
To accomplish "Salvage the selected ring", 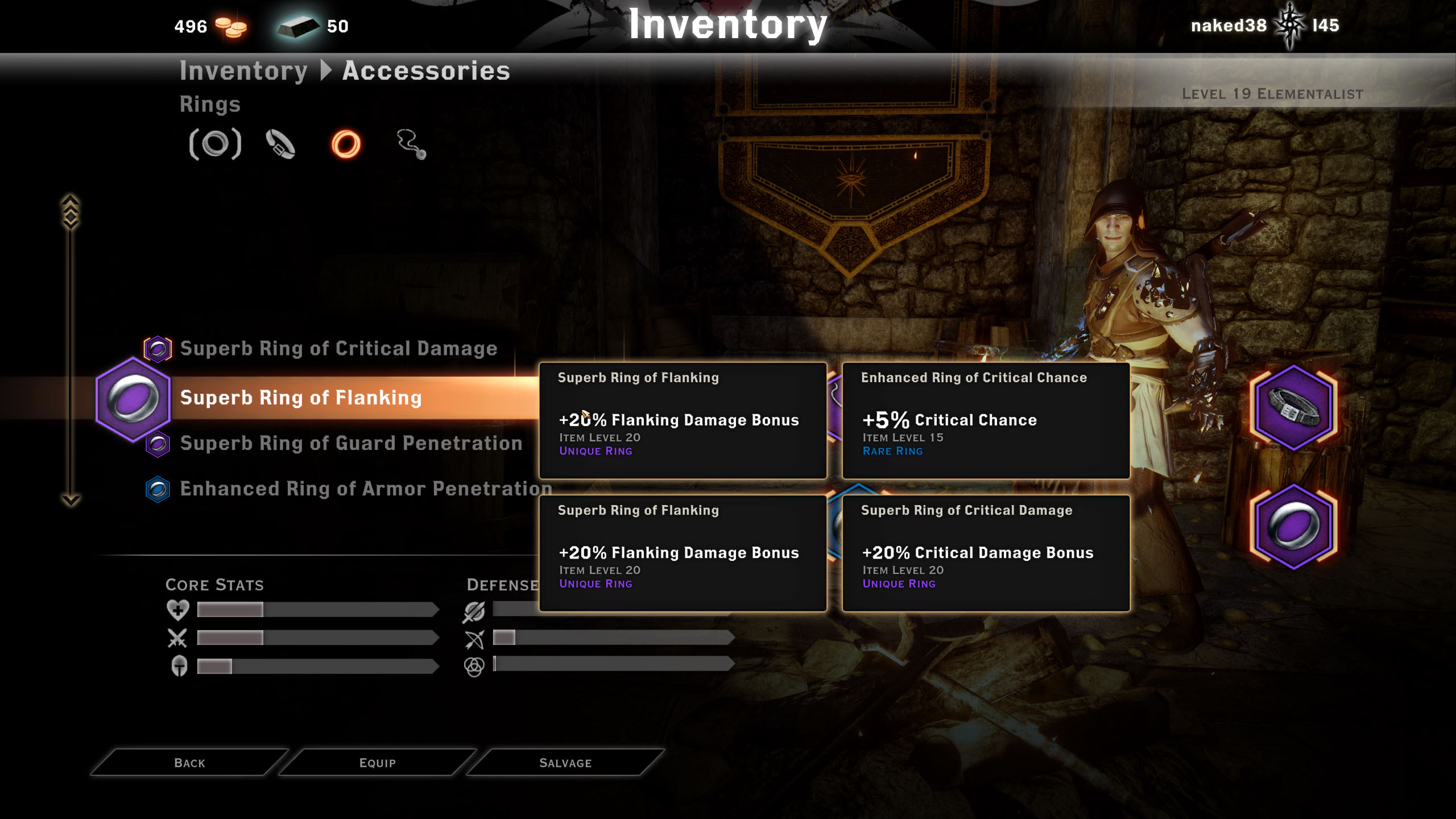I will [x=565, y=763].
